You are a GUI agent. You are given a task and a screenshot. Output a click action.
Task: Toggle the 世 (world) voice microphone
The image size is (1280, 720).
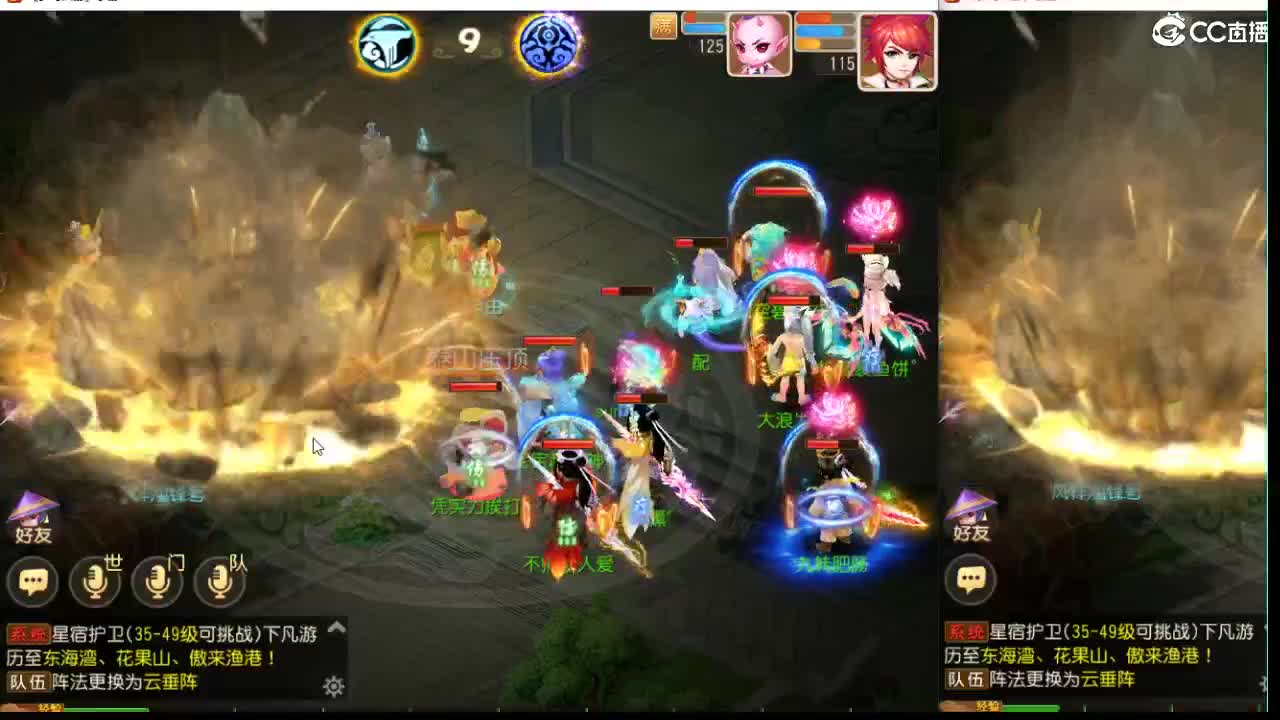[96, 582]
